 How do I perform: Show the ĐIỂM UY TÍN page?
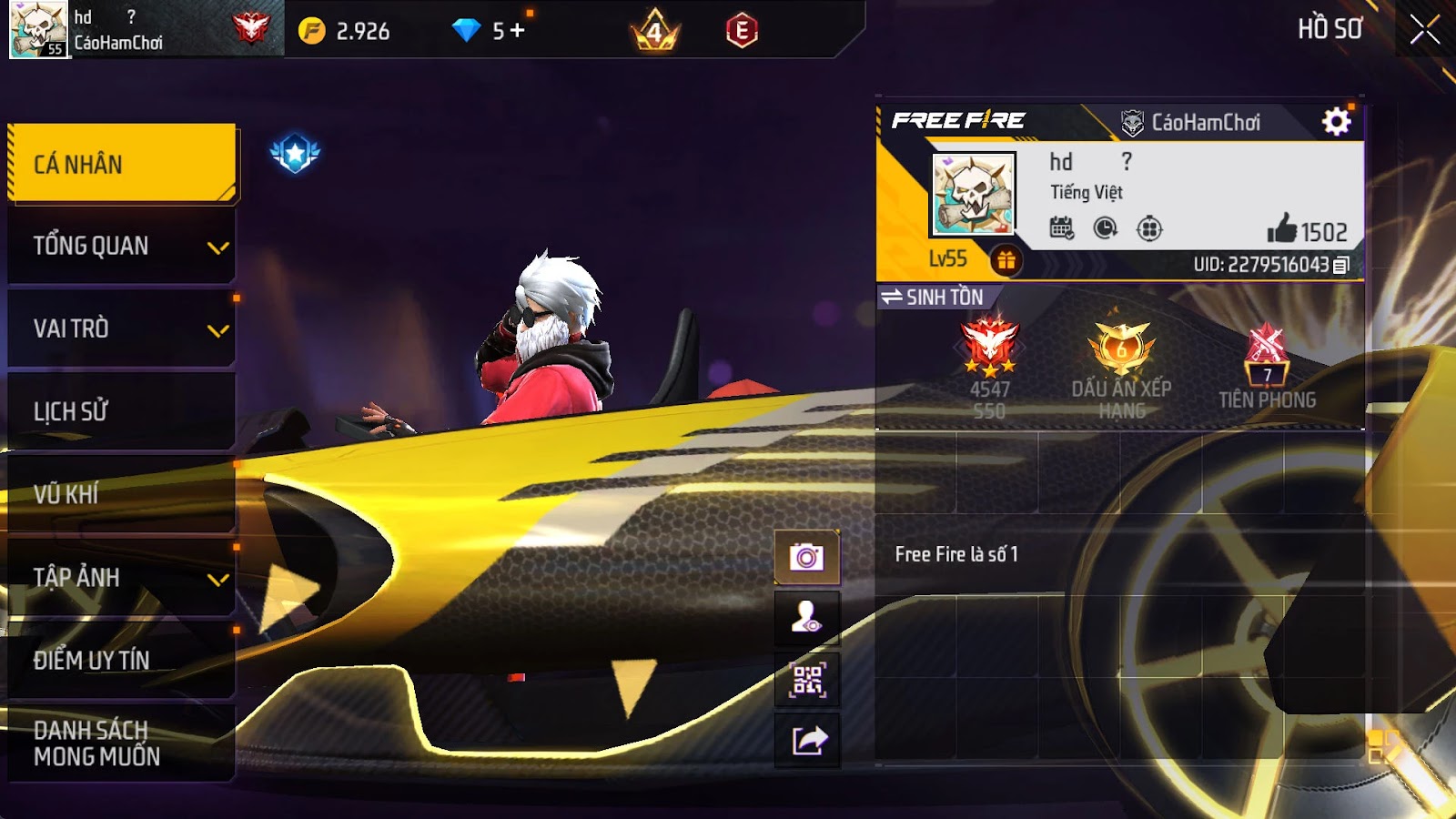point(122,660)
